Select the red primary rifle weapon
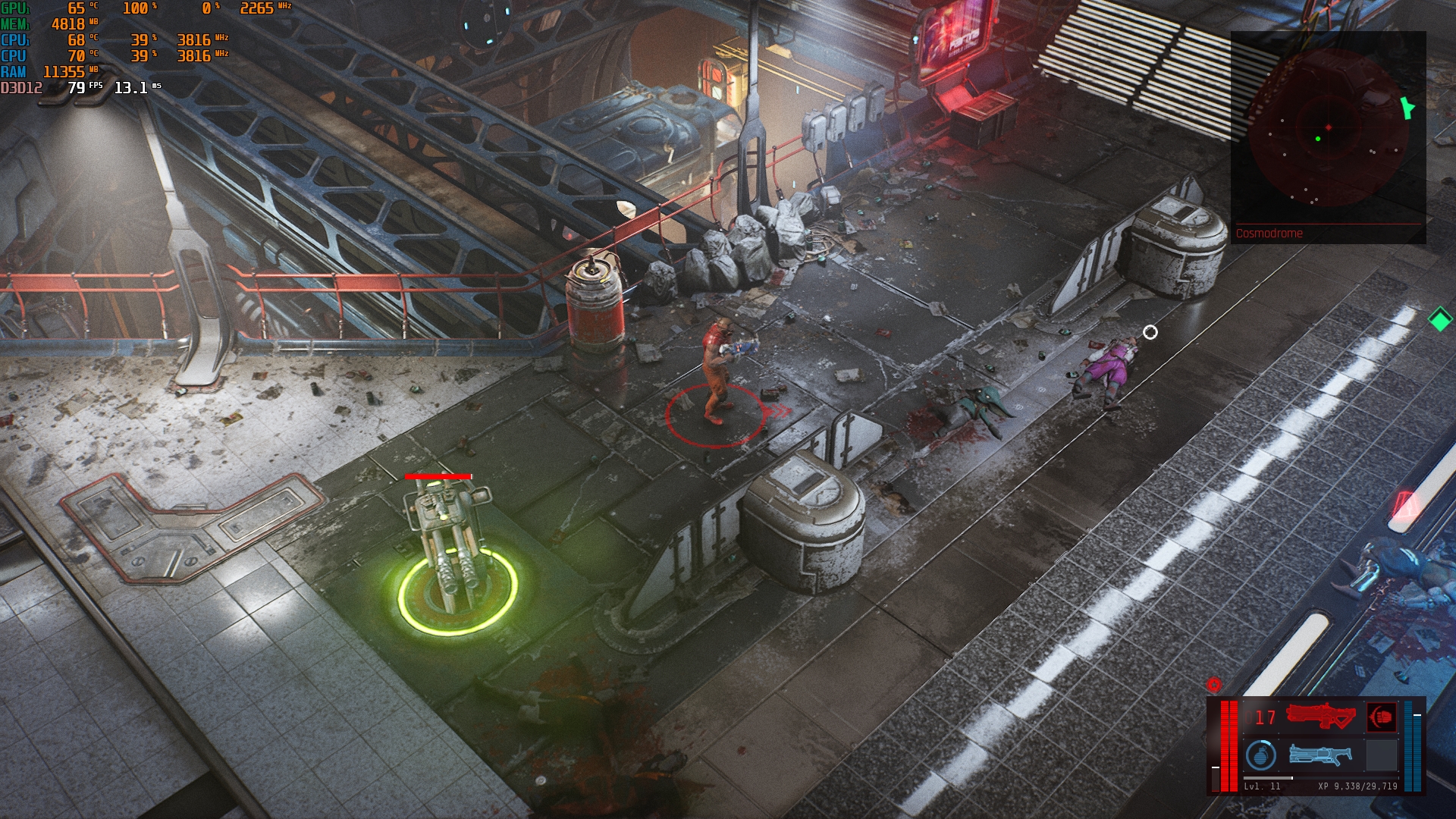Viewport: 1456px width, 819px height. click(1320, 717)
